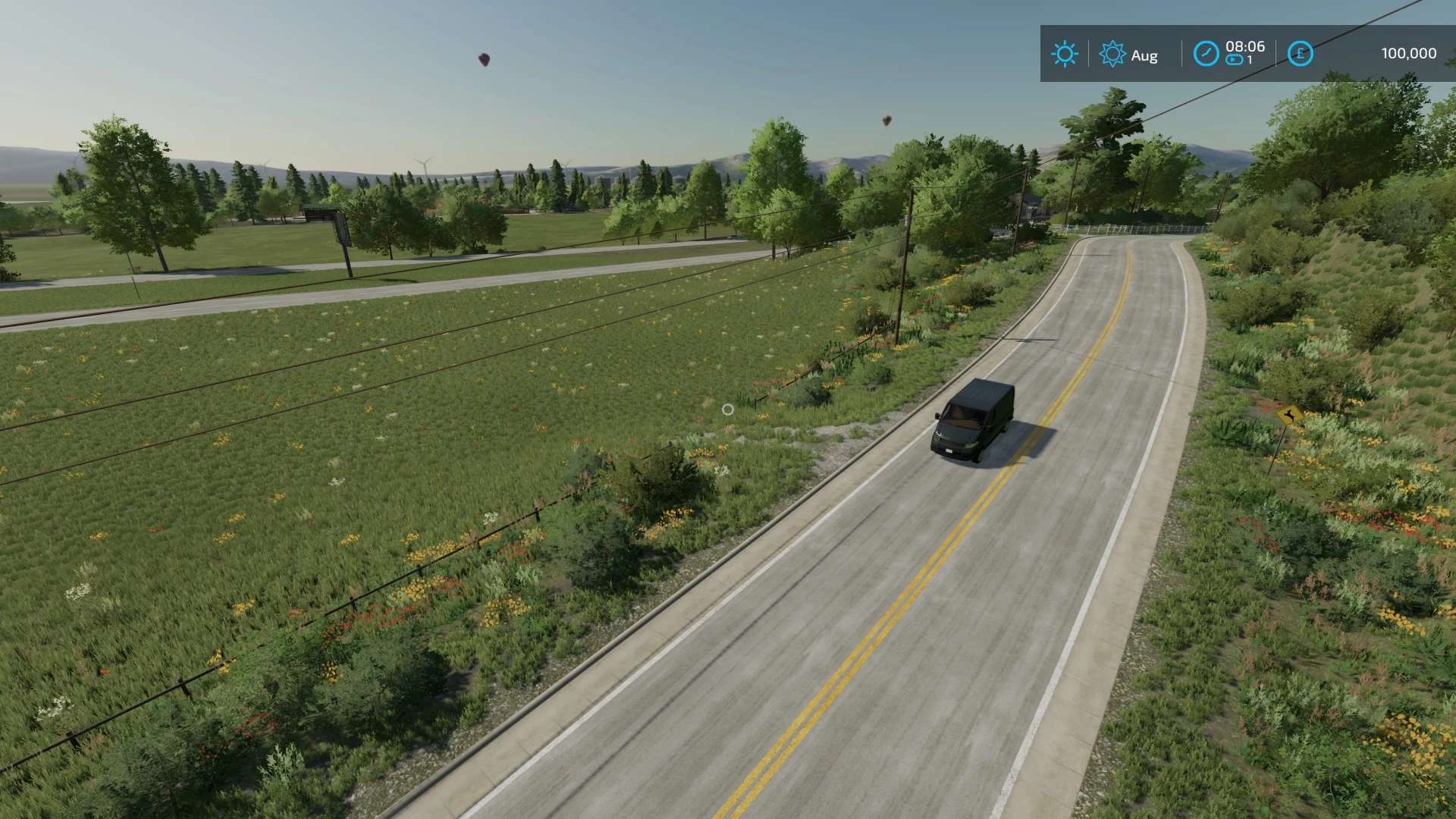The width and height of the screenshot is (1456, 819).
Task: Select the August season icon
Action: click(x=1112, y=54)
